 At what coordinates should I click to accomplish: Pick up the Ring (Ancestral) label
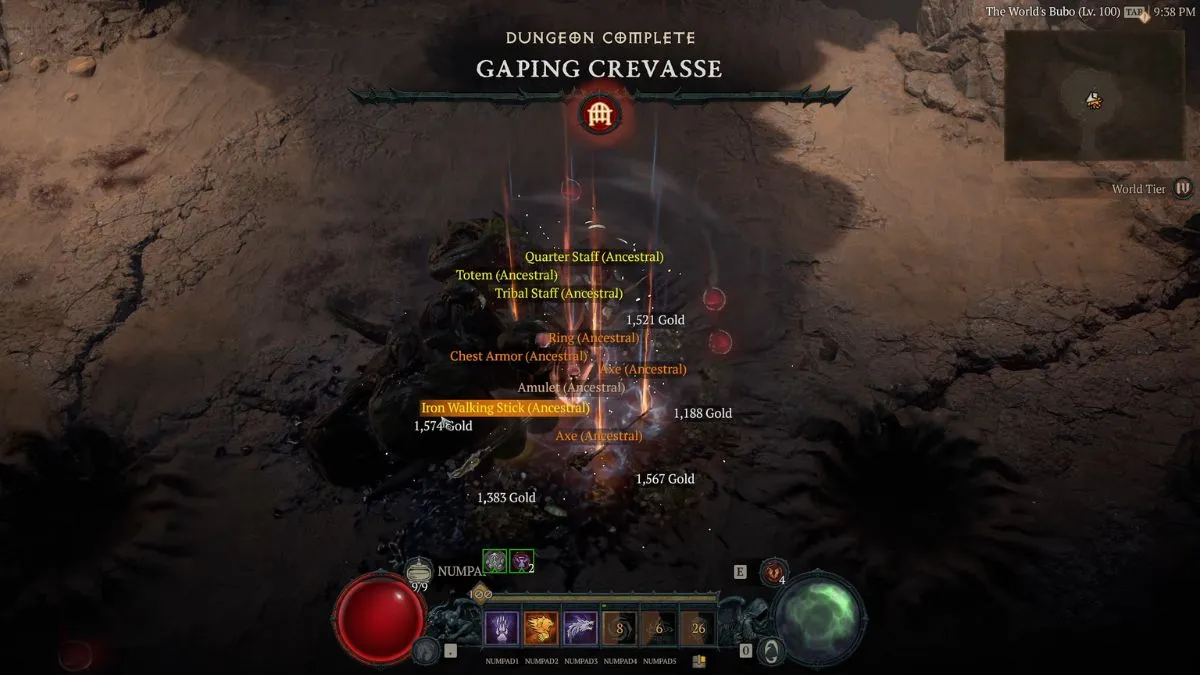pos(593,338)
